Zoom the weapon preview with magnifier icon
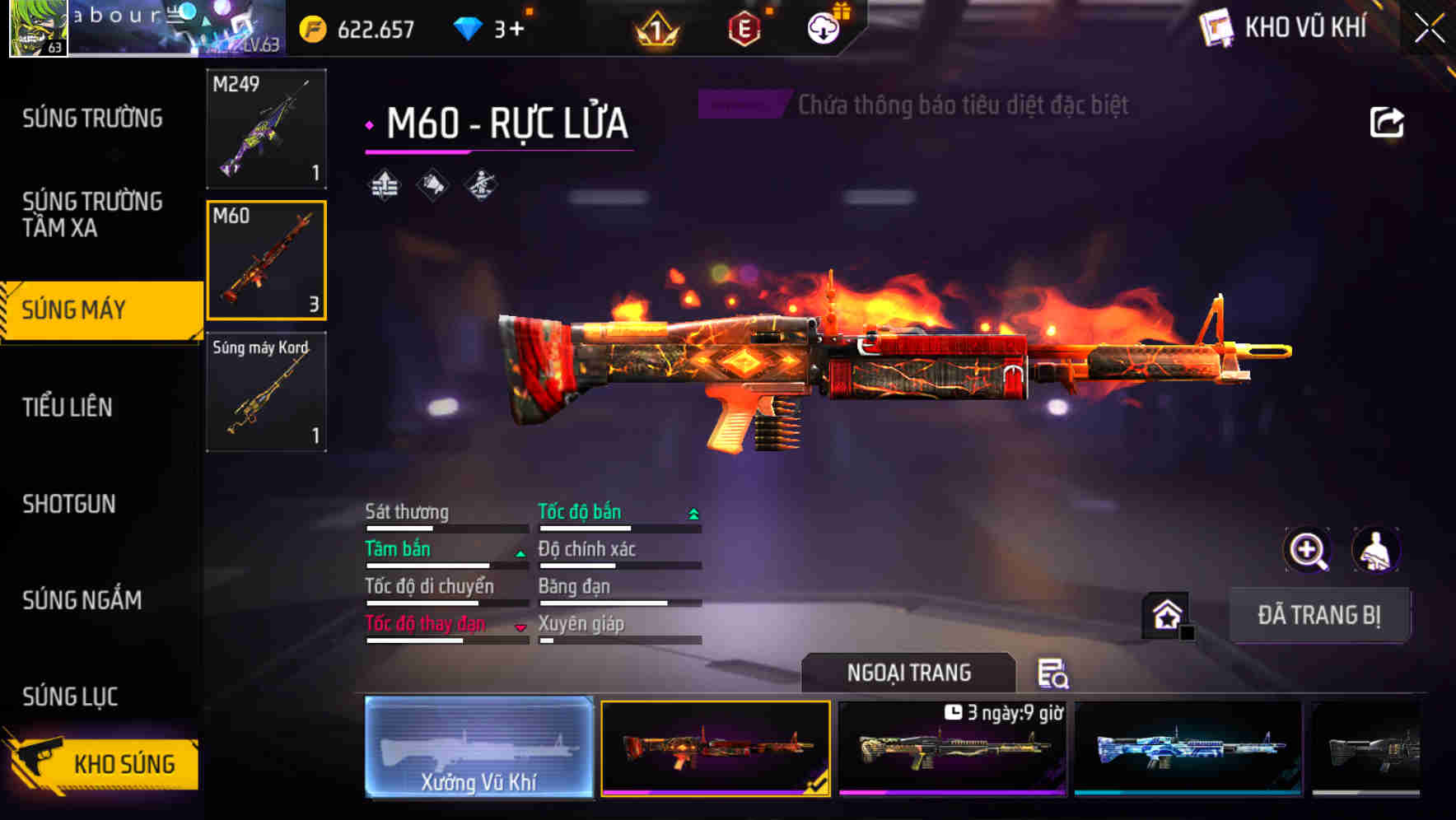 point(1306,549)
